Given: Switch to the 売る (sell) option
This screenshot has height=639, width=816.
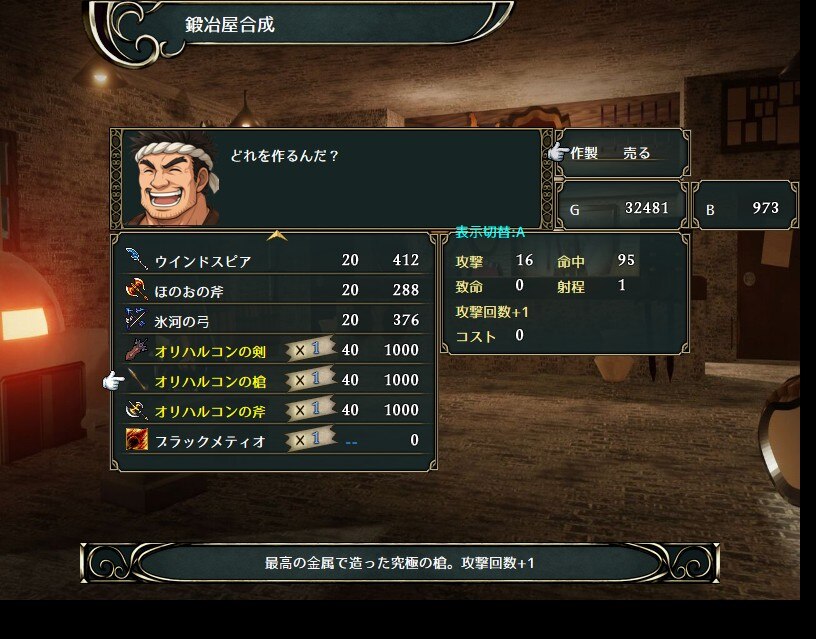Looking at the screenshot, I should (637, 153).
